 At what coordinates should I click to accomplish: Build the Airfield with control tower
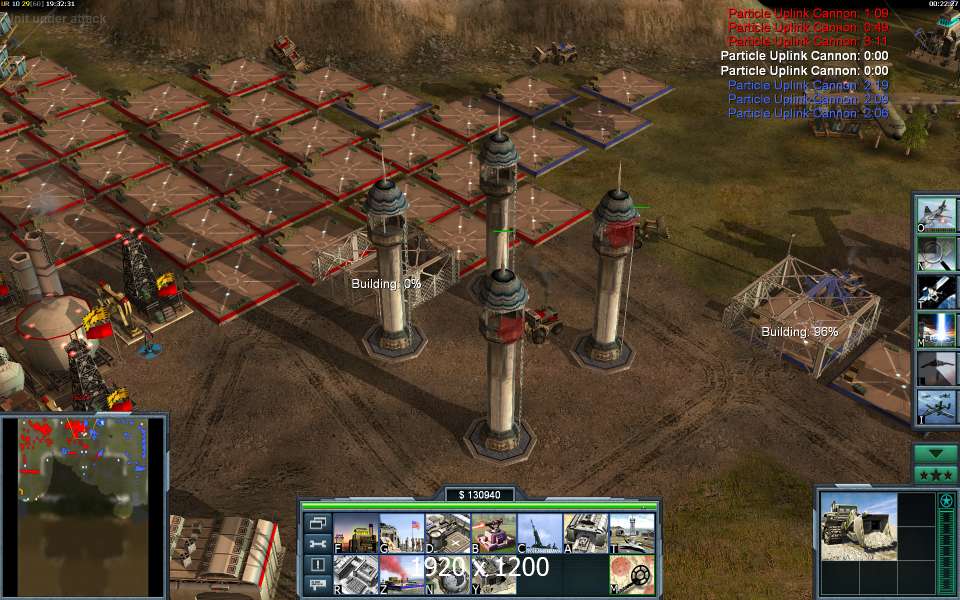click(x=632, y=533)
